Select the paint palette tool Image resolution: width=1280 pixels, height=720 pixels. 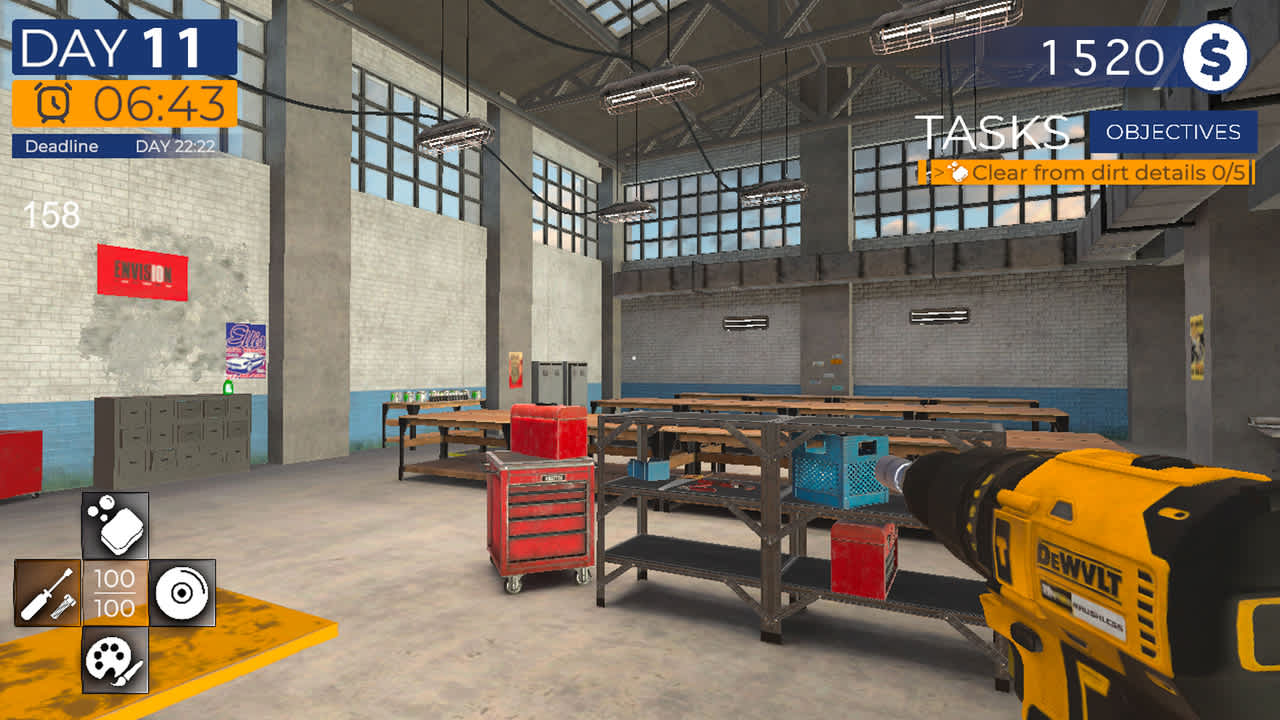coord(113,655)
